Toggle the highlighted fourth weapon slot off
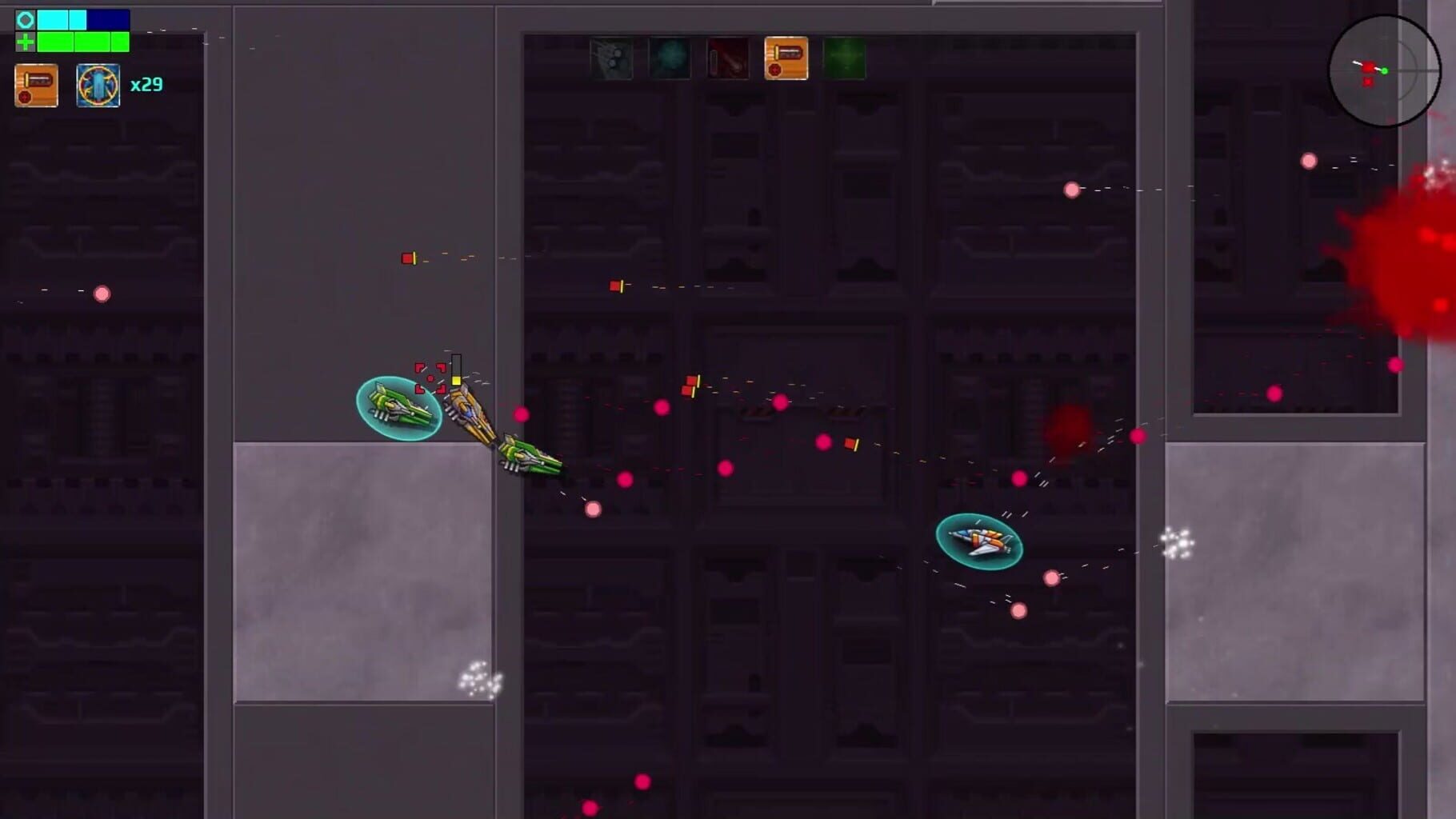The width and height of the screenshot is (1456, 819). 786,60
